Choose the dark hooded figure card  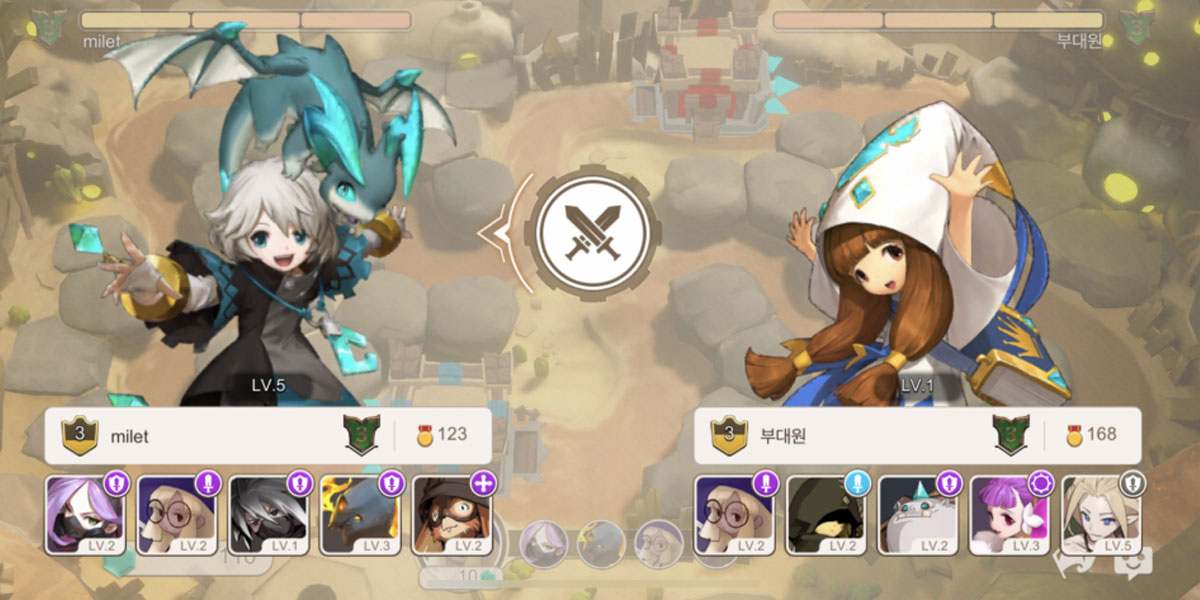(827, 515)
